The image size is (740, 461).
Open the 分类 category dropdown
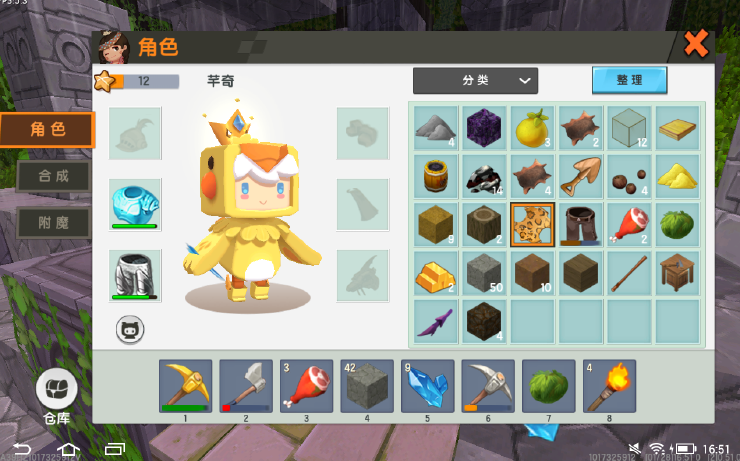click(x=475, y=81)
